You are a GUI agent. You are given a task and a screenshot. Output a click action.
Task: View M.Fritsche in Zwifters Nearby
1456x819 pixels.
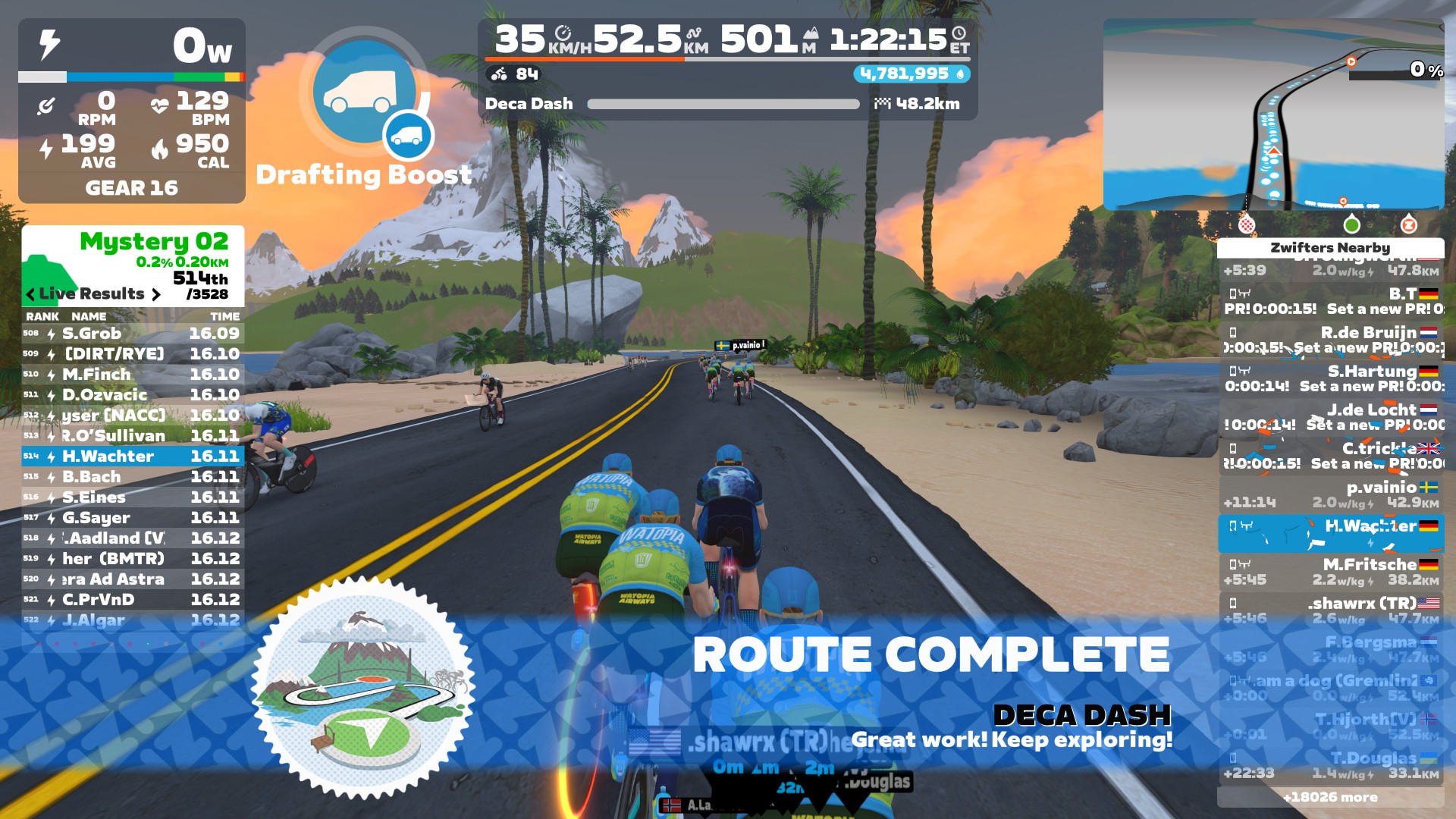(1331, 572)
